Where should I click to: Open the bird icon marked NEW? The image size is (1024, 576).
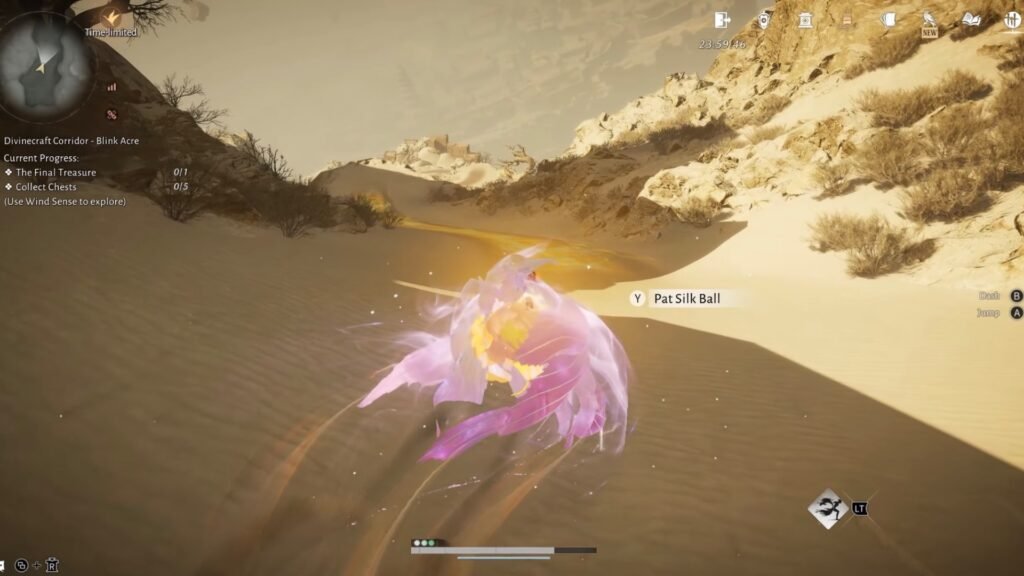(x=930, y=21)
